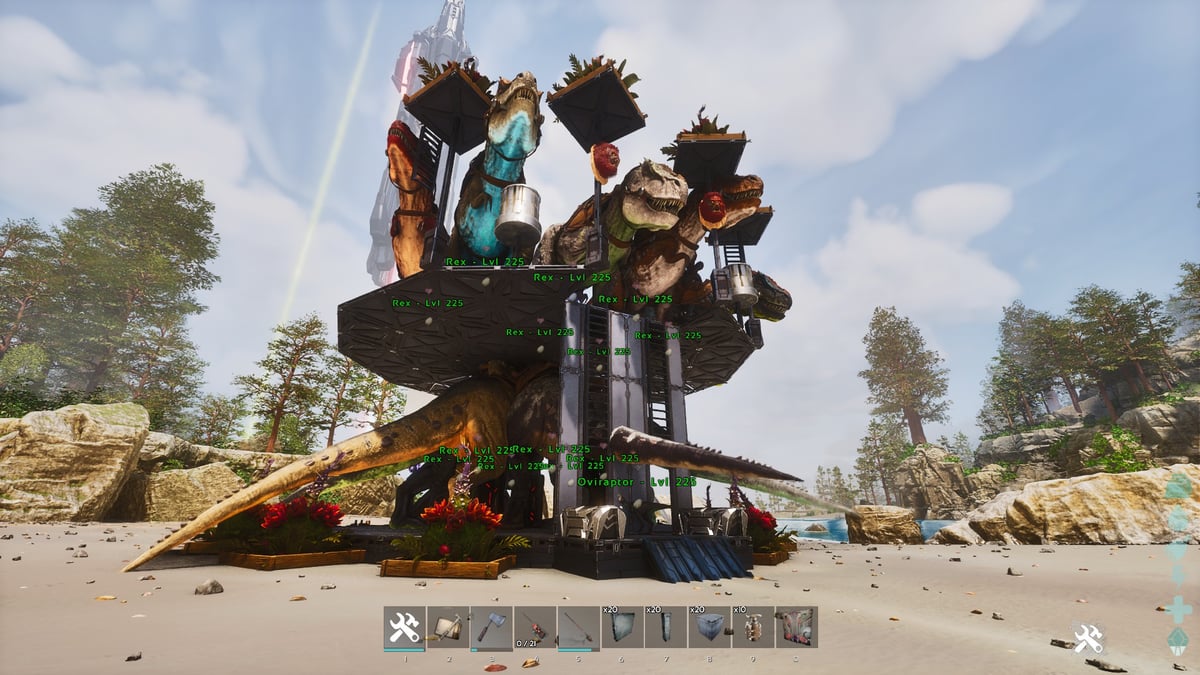Choose the narrow pillar x20 hotbar slot
Image resolution: width=1200 pixels, height=675 pixels.
665,628
